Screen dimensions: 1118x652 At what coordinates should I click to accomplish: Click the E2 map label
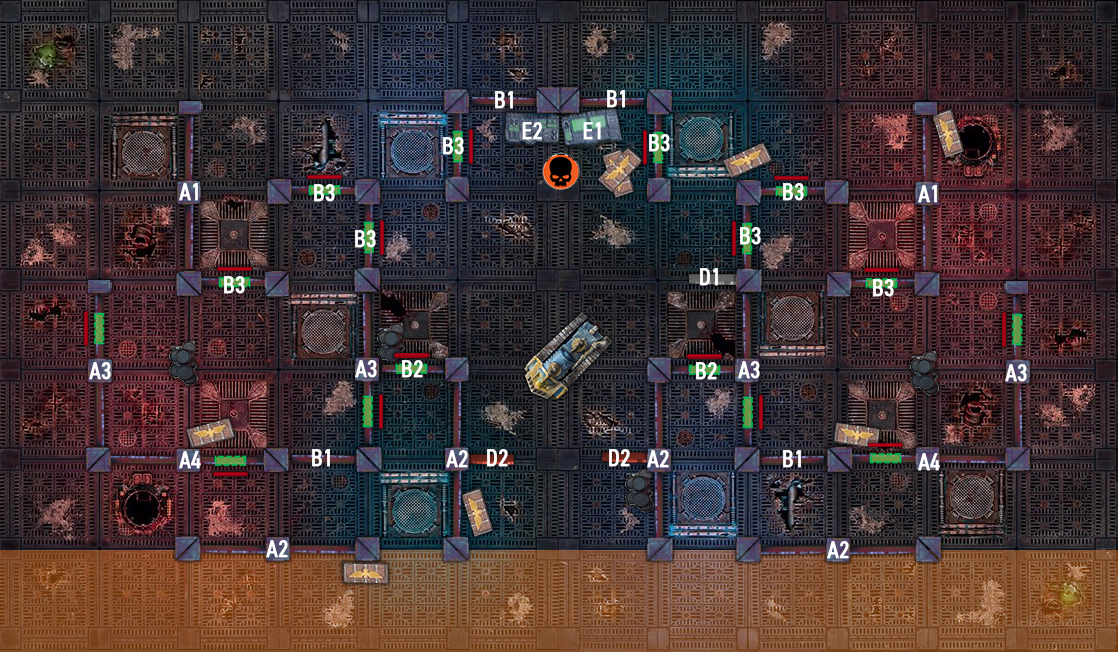click(532, 129)
